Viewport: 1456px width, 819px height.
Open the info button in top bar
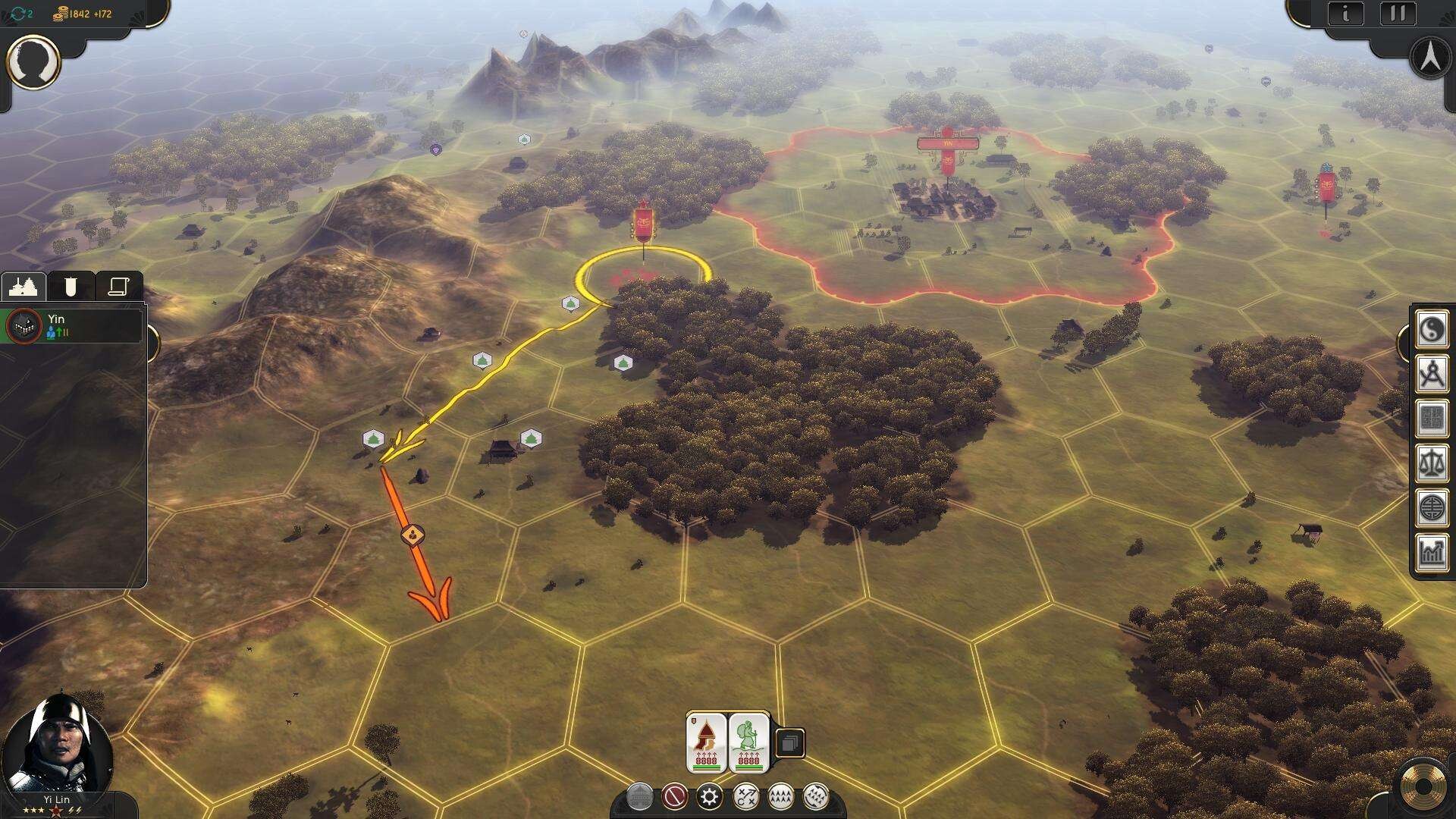pos(1346,14)
